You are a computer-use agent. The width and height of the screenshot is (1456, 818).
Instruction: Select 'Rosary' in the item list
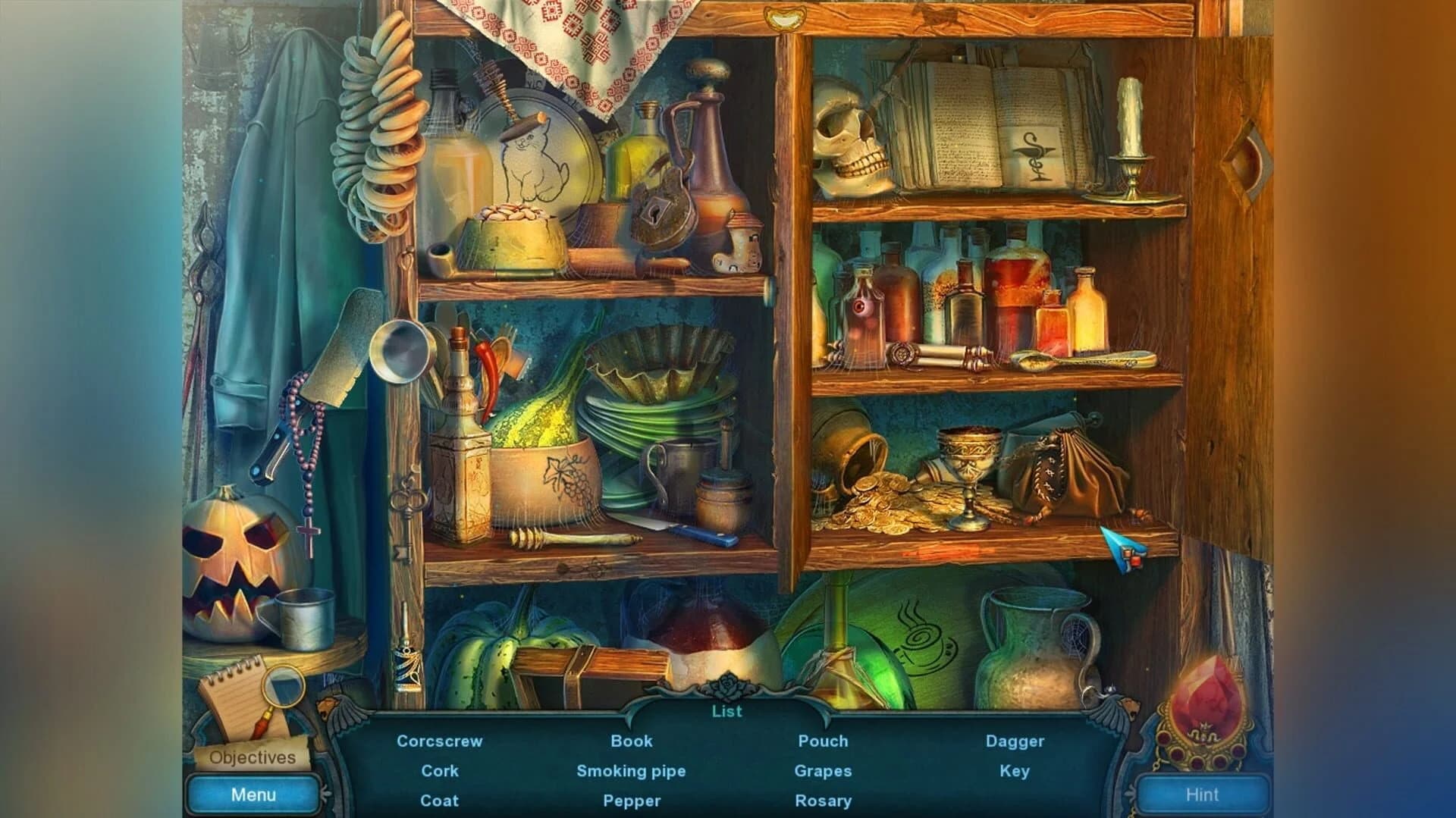click(x=824, y=800)
